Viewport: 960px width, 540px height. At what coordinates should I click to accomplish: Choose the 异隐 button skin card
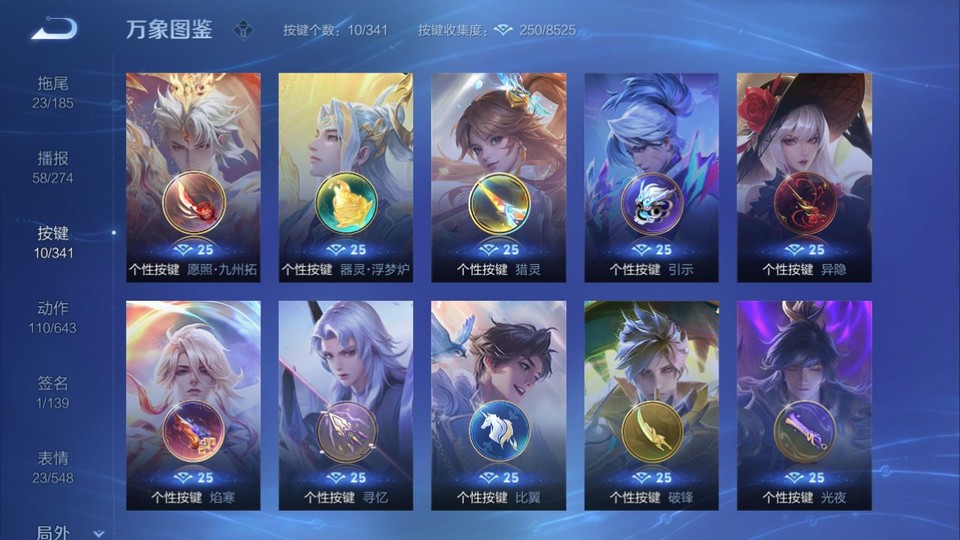[803, 177]
